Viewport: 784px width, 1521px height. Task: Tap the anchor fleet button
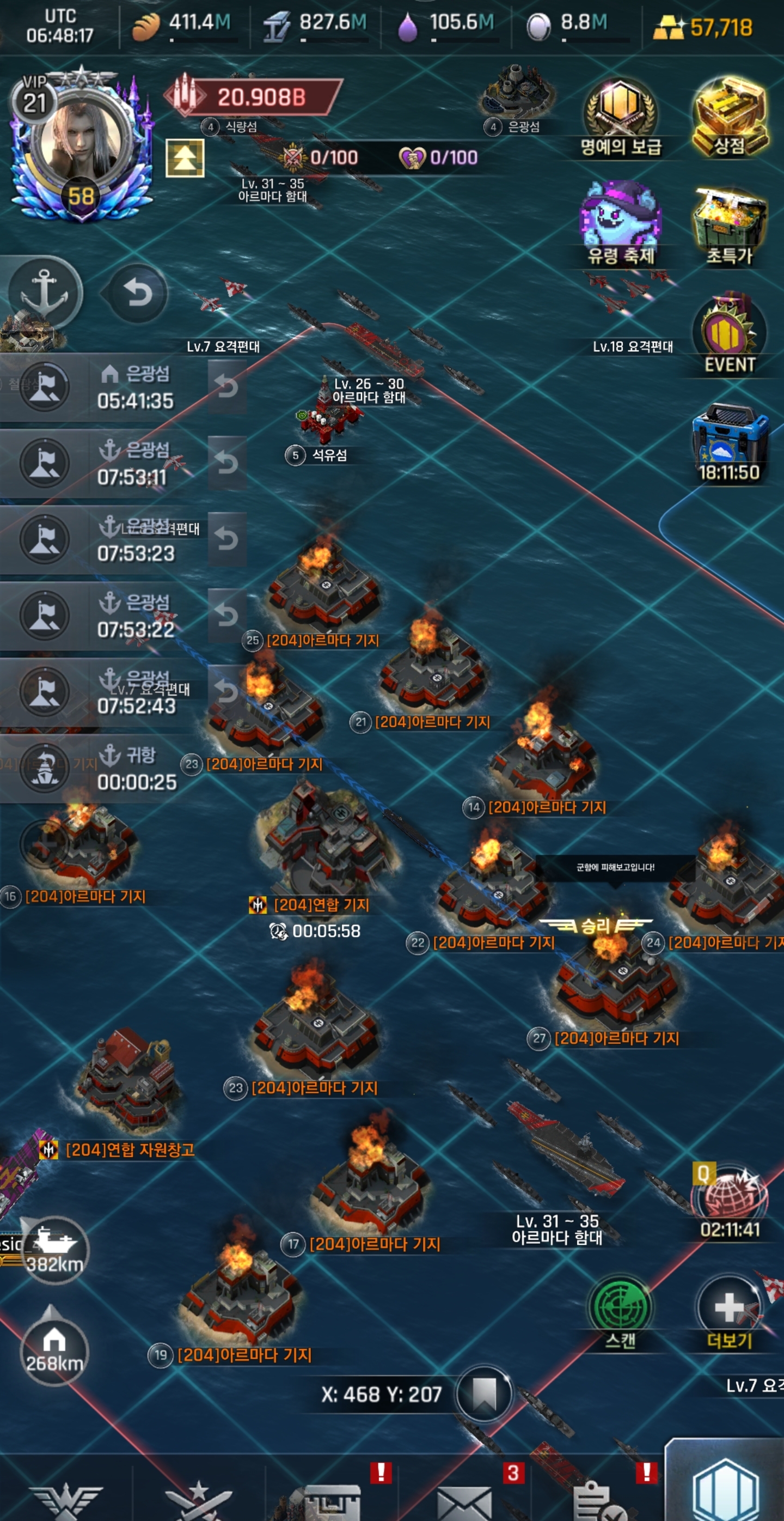click(x=45, y=293)
